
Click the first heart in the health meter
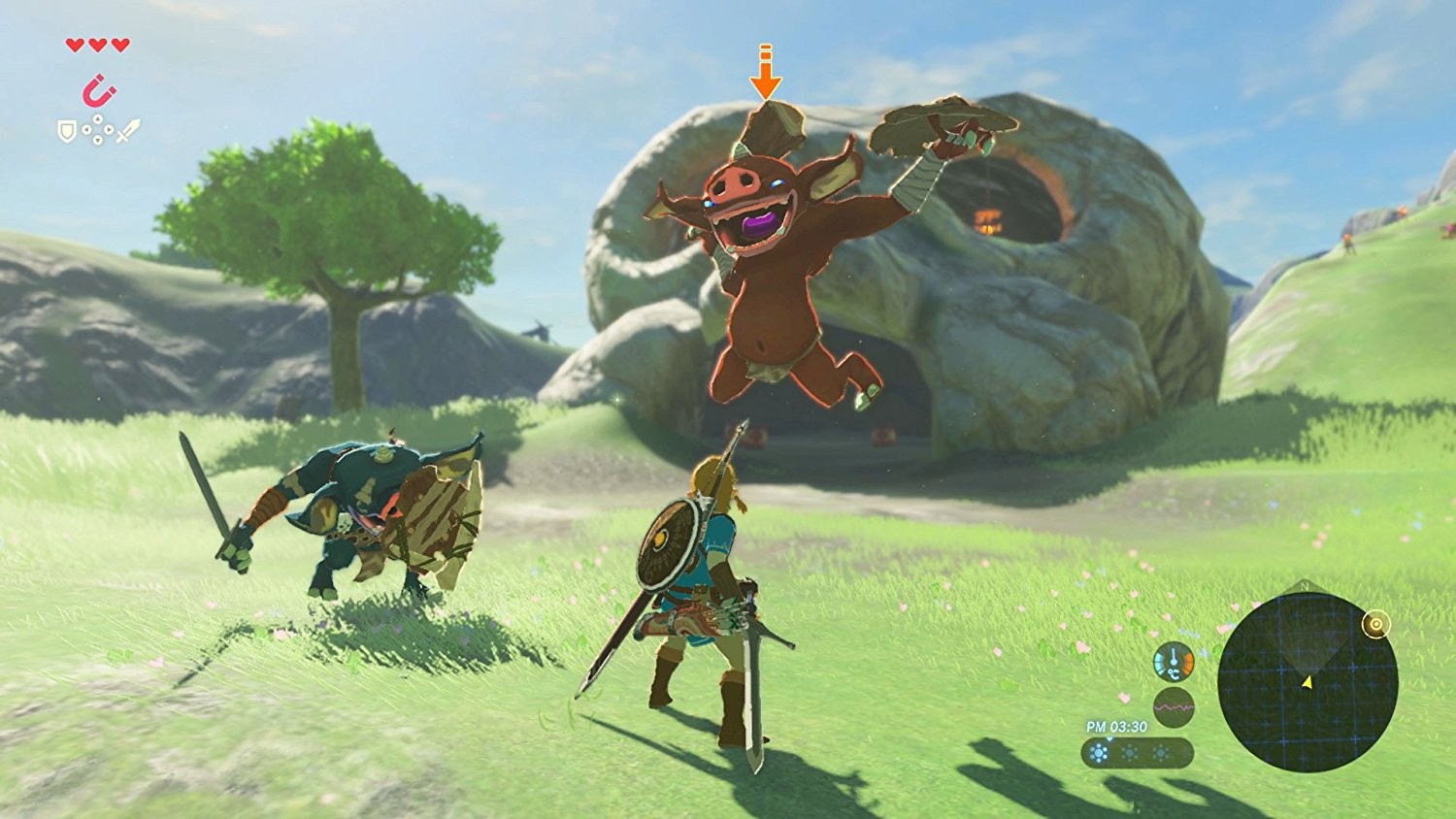coord(73,46)
